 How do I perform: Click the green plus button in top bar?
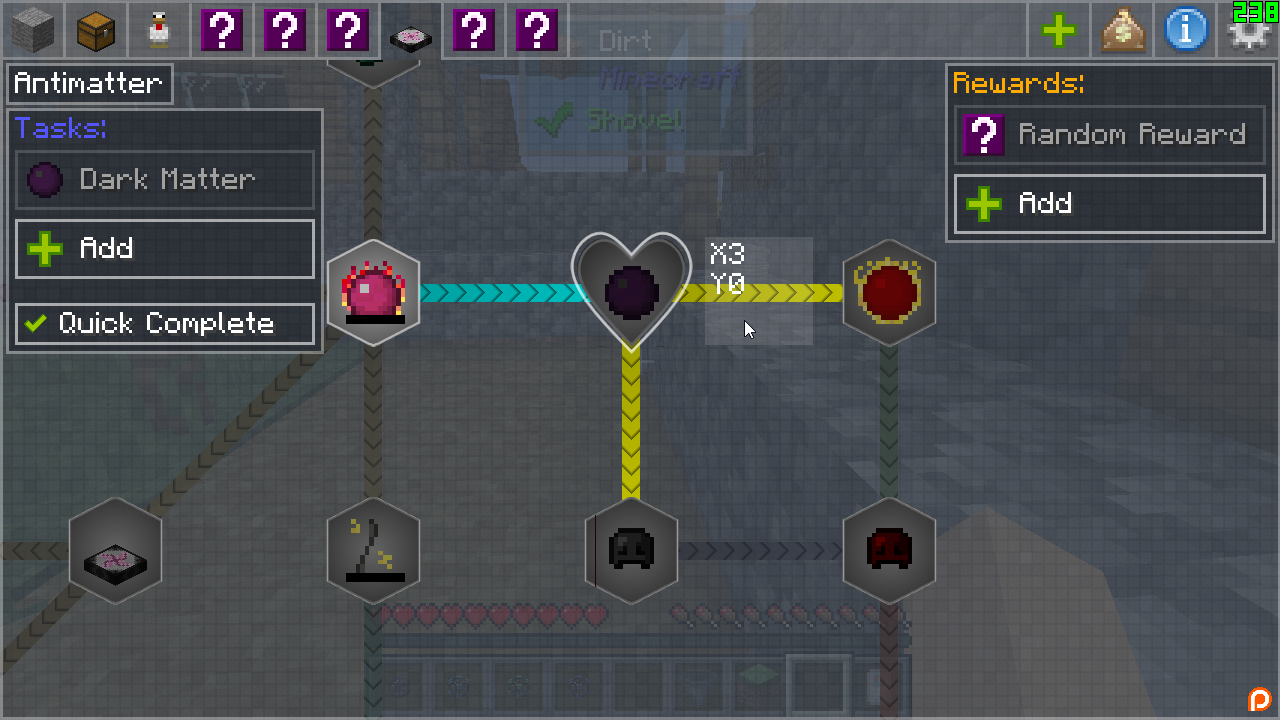1059,30
